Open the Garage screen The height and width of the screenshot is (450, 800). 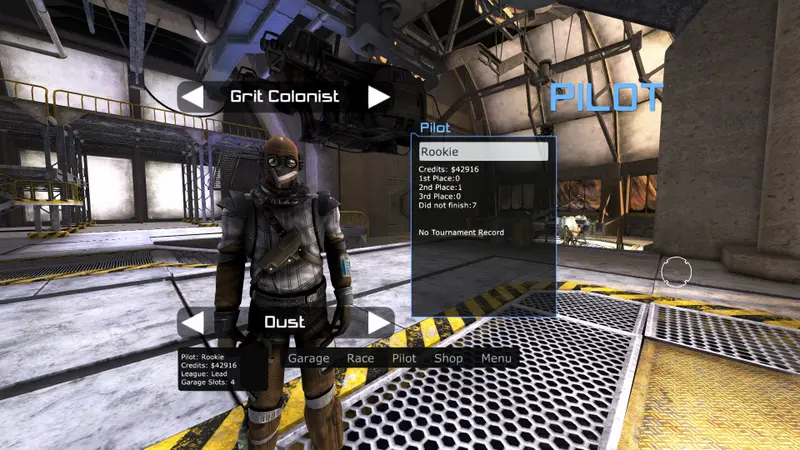(308, 358)
